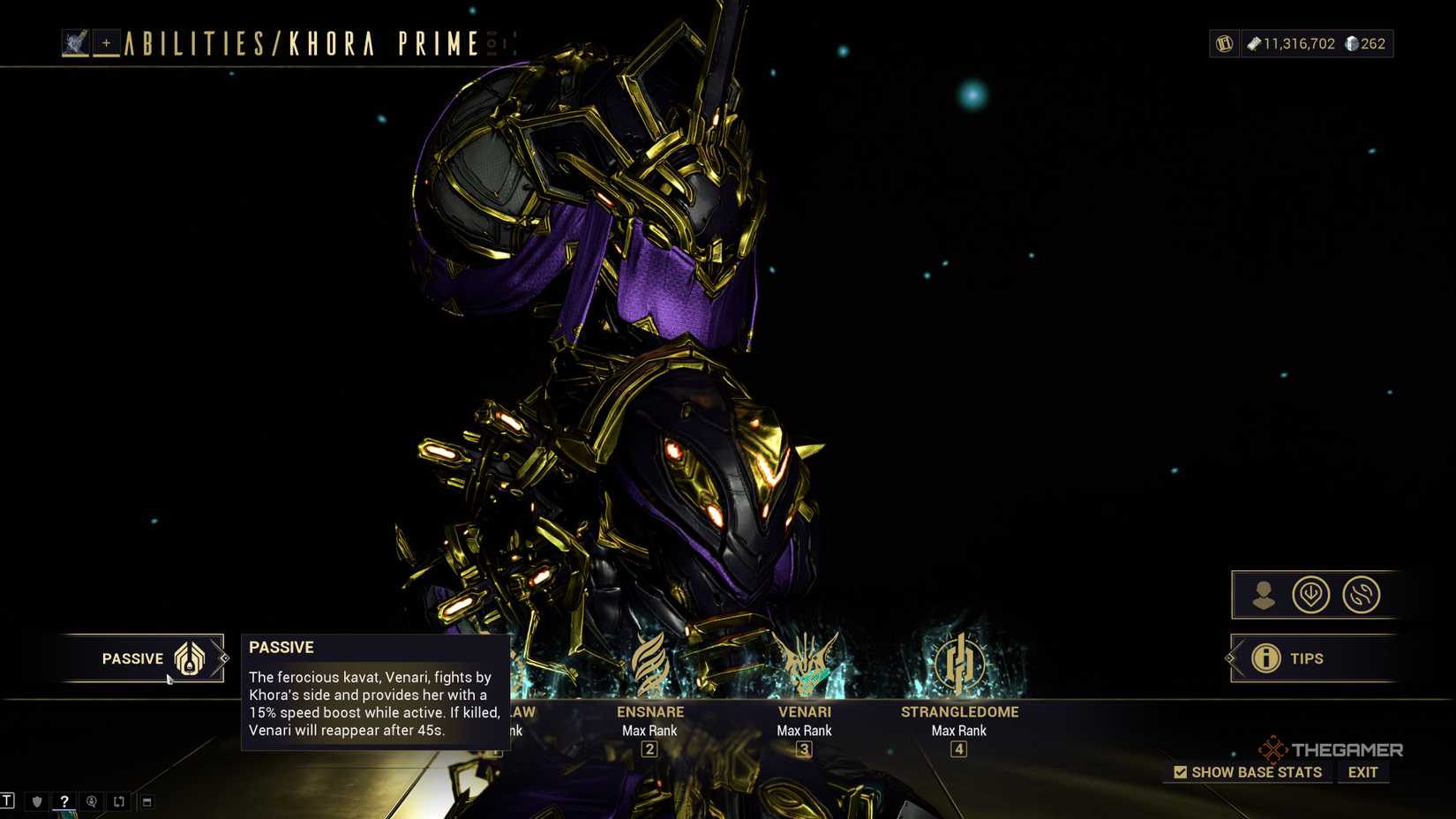Click the circled down-arrow icon on the right
Viewport: 1456px width, 819px height.
click(x=1310, y=594)
